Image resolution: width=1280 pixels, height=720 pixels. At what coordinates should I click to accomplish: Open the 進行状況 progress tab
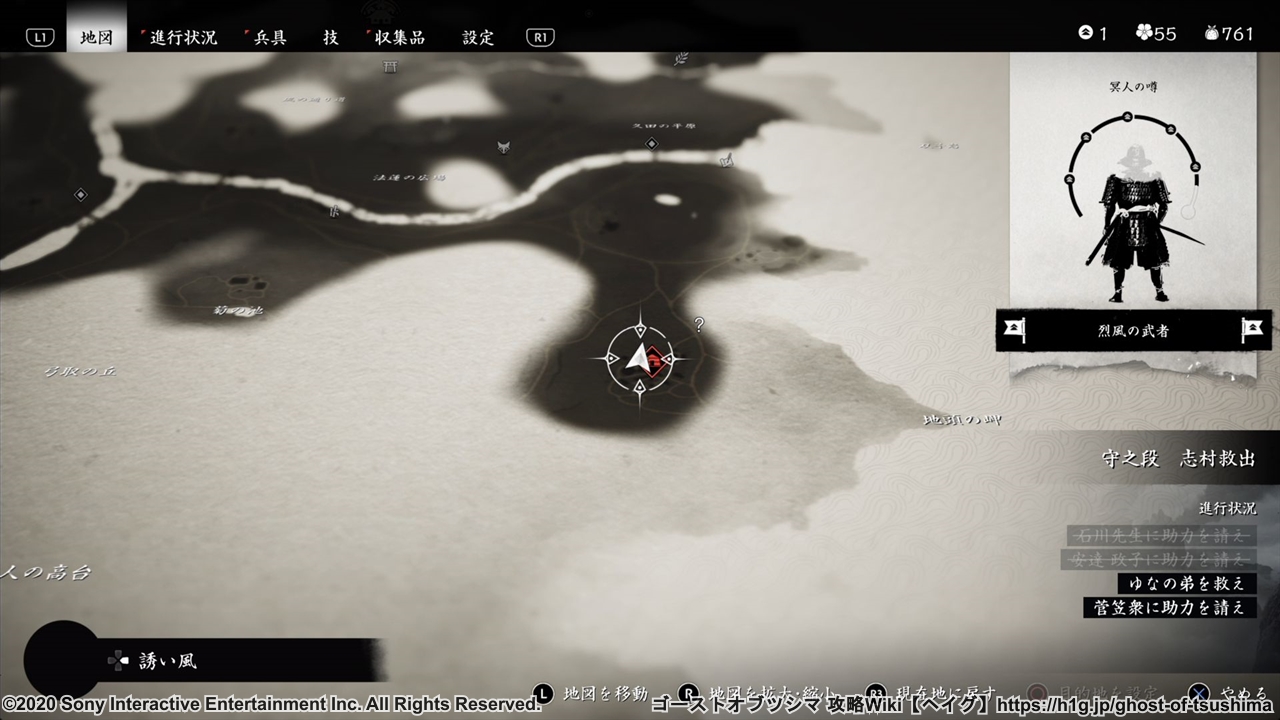183,37
